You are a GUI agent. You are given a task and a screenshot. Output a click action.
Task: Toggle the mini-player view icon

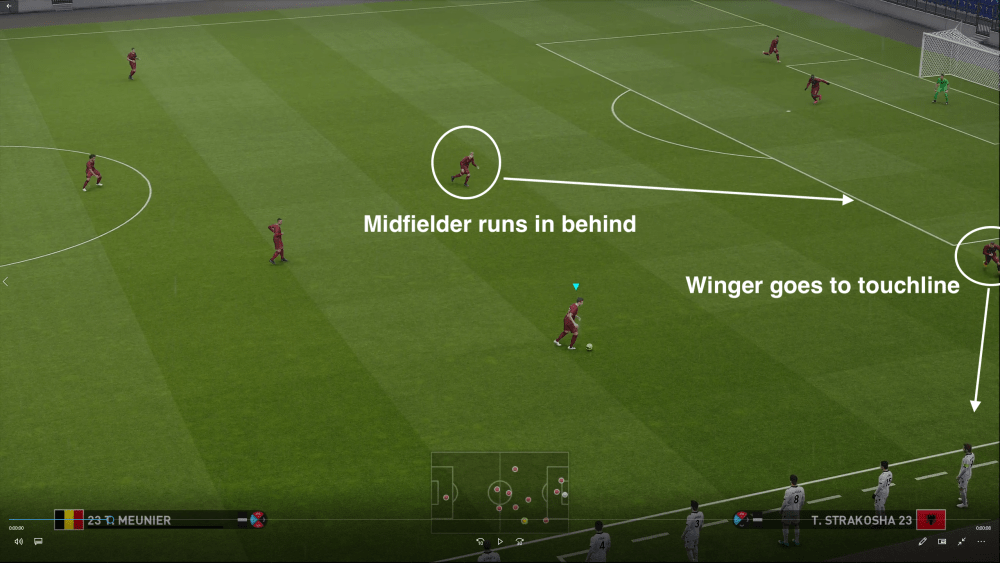pos(942,541)
